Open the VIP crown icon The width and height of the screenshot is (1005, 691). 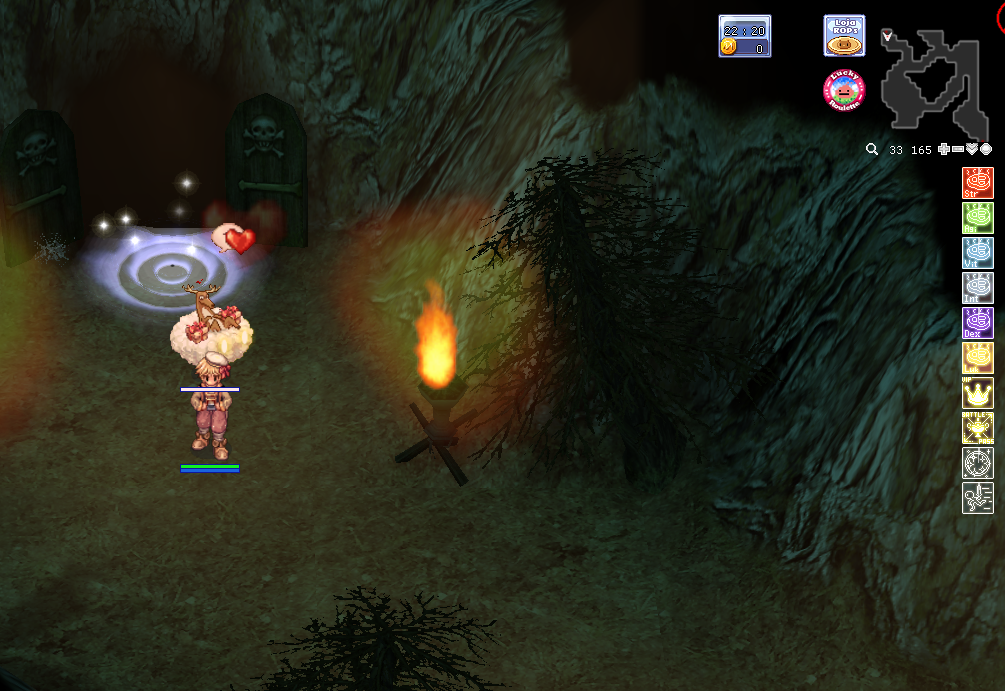click(977, 393)
